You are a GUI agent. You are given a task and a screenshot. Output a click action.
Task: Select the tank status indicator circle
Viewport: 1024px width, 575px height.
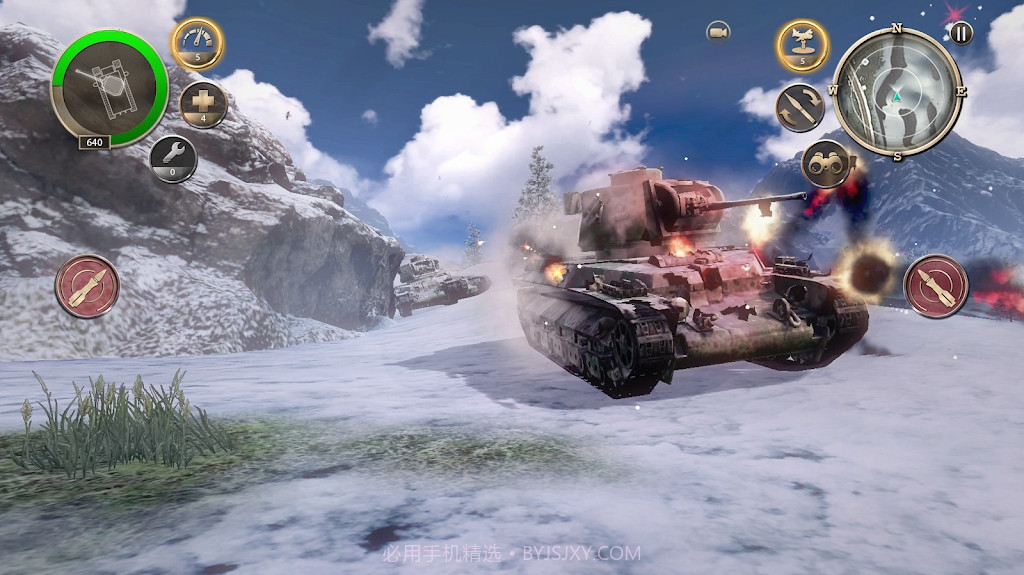[109, 88]
